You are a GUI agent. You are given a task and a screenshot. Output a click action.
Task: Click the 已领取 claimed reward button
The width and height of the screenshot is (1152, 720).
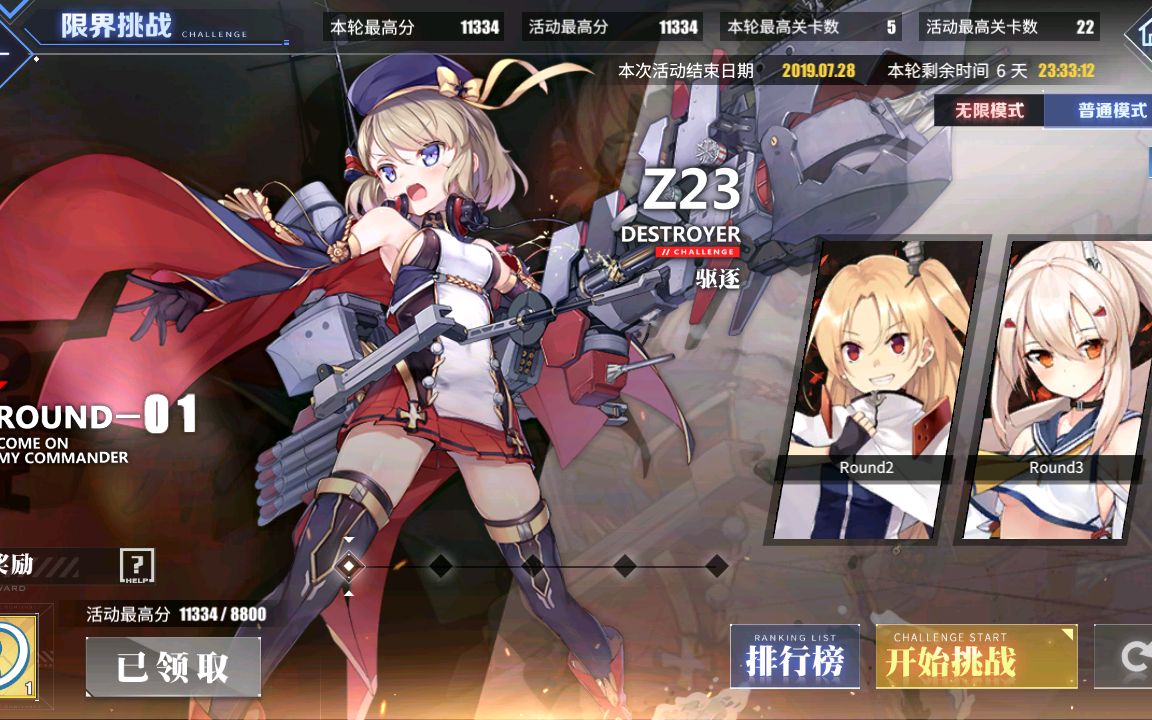173,667
